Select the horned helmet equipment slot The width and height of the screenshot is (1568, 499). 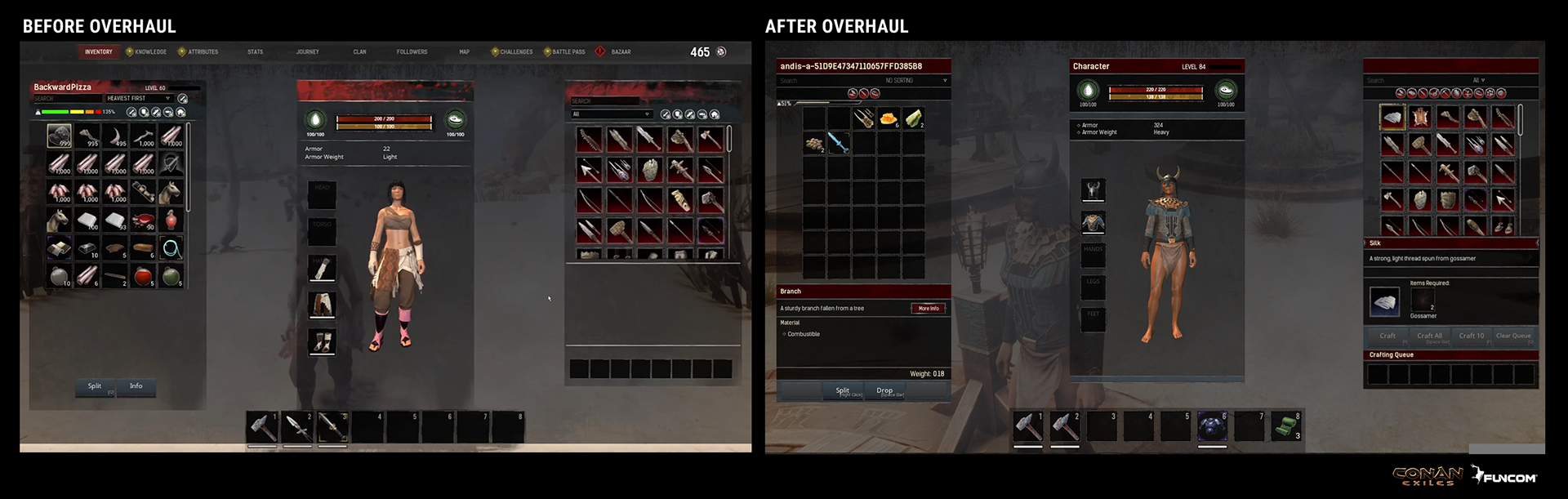(x=1093, y=190)
